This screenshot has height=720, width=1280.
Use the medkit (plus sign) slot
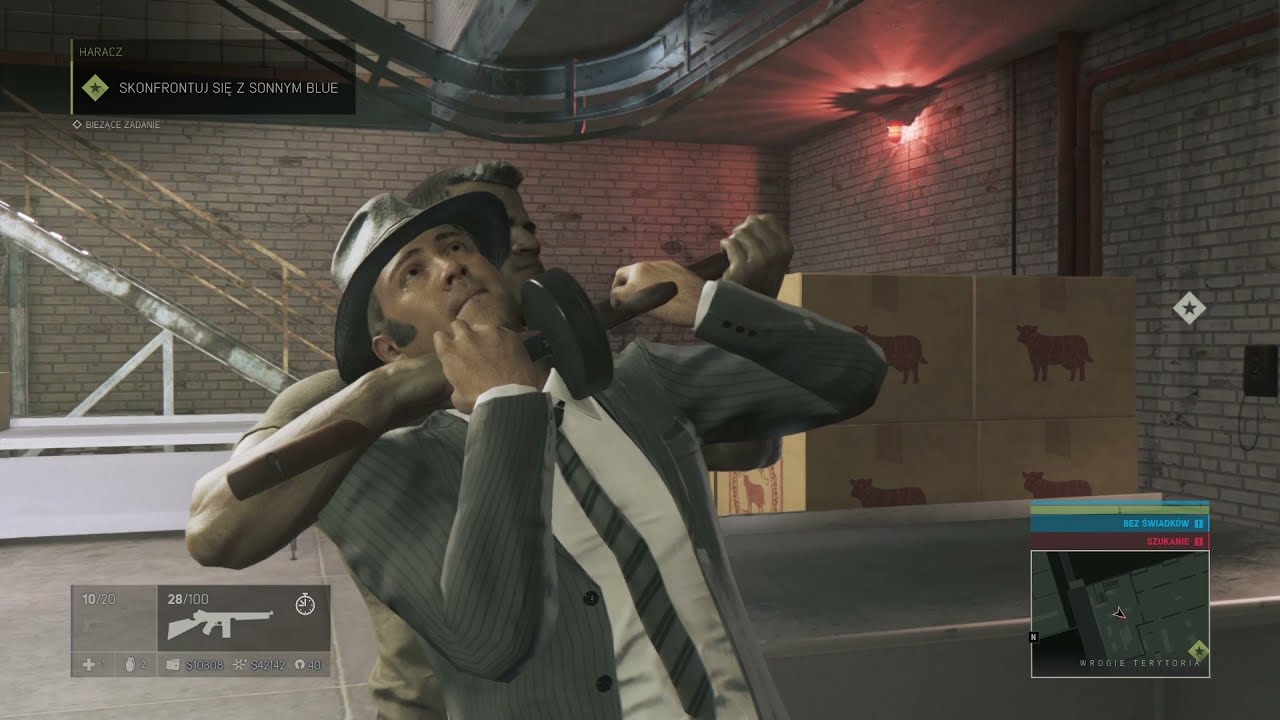coord(89,665)
